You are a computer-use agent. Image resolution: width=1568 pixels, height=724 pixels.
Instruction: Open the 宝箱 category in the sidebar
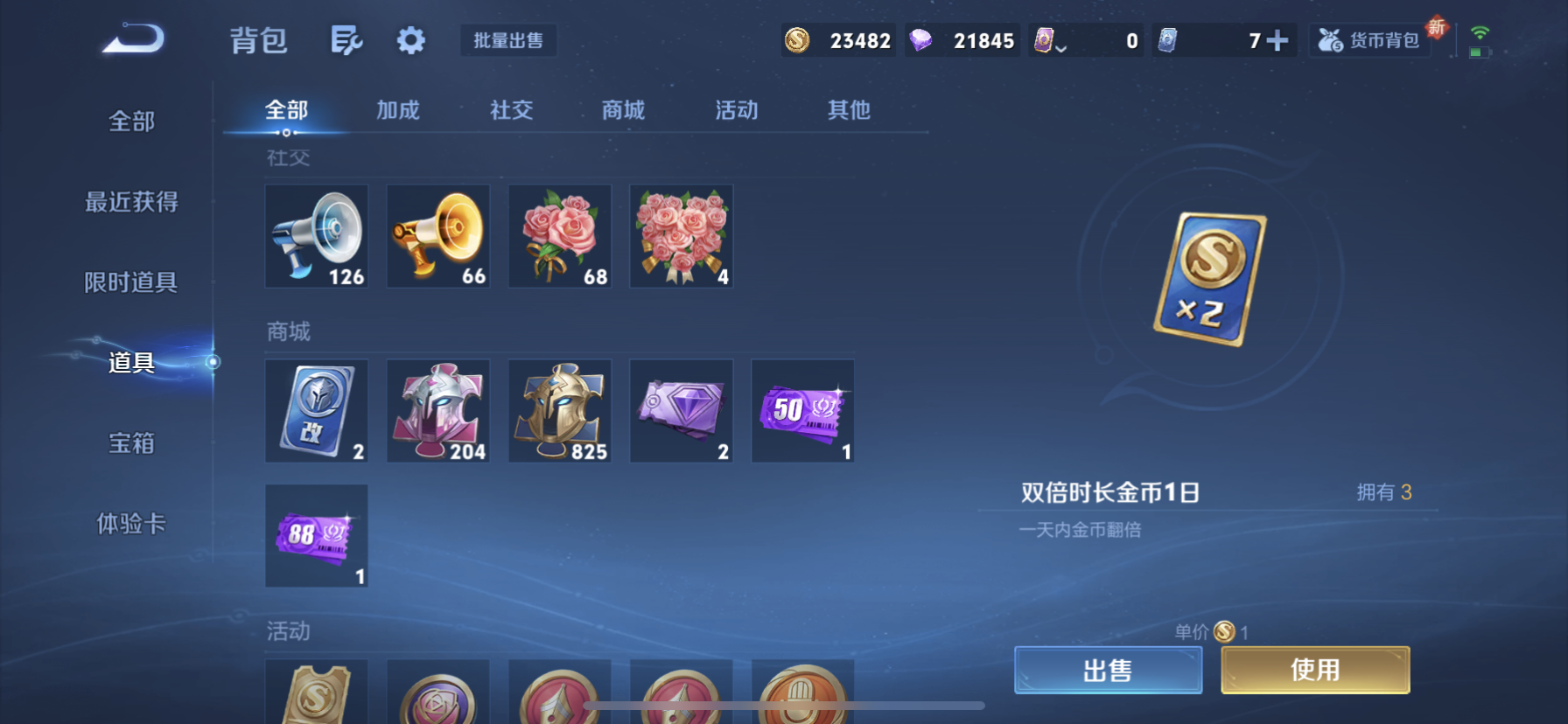pyautogui.click(x=131, y=443)
